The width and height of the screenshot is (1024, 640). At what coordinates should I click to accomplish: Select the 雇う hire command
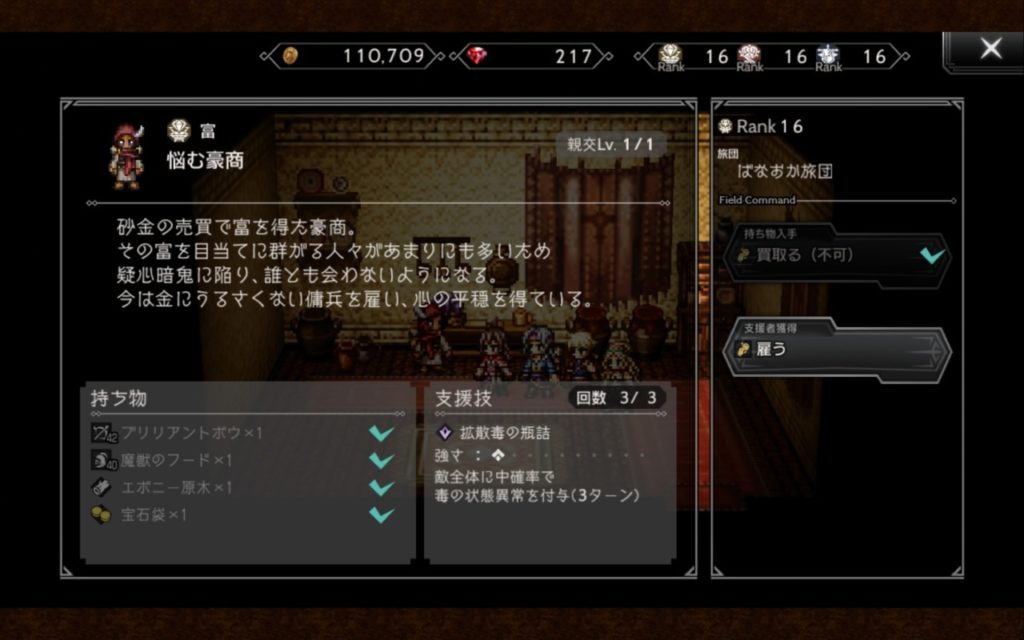click(x=836, y=350)
